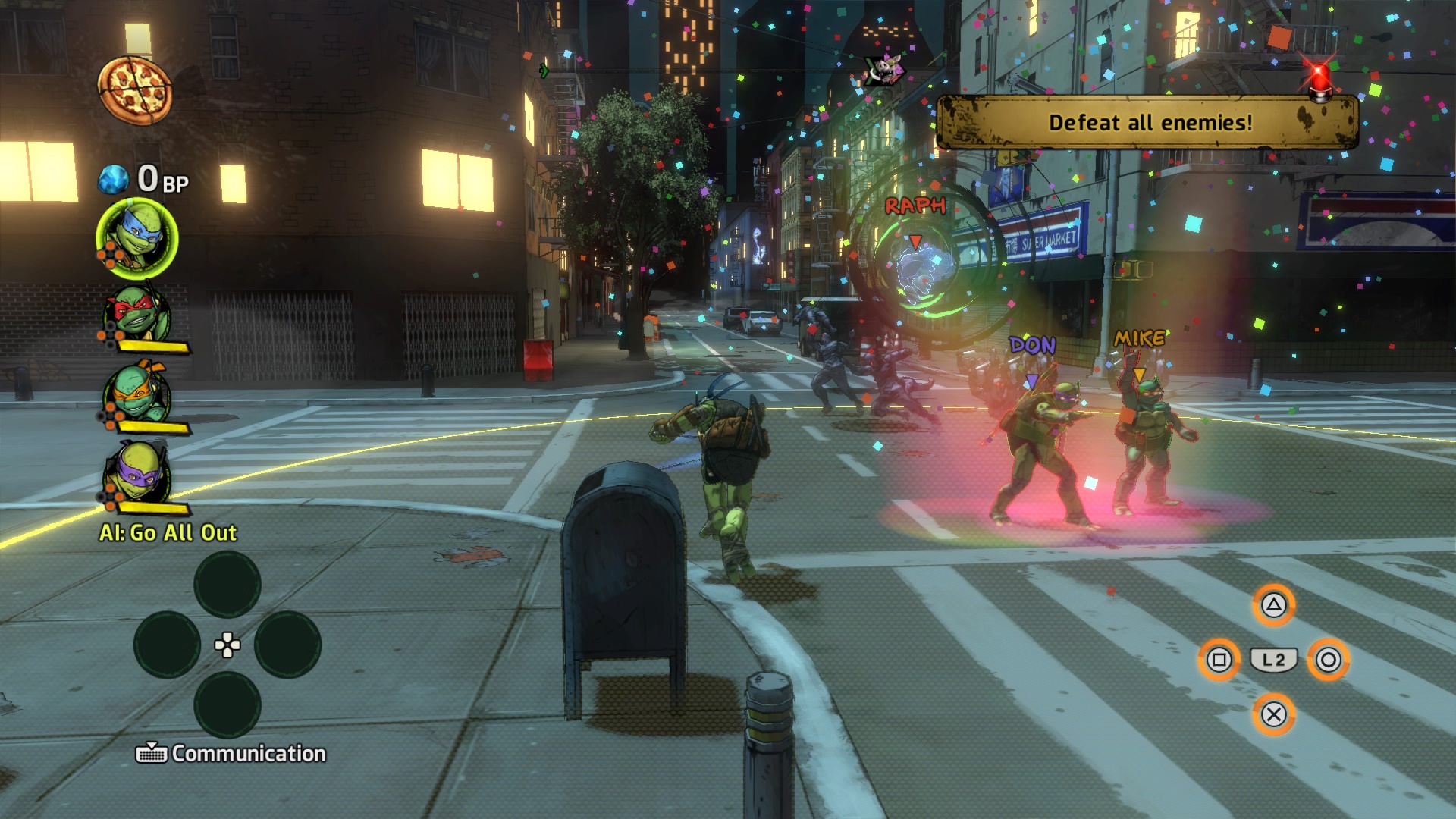This screenshot has width=1456, height=819.
Task: Toggle the "AI: Go All Out" setting
Action: click(168, 533)
